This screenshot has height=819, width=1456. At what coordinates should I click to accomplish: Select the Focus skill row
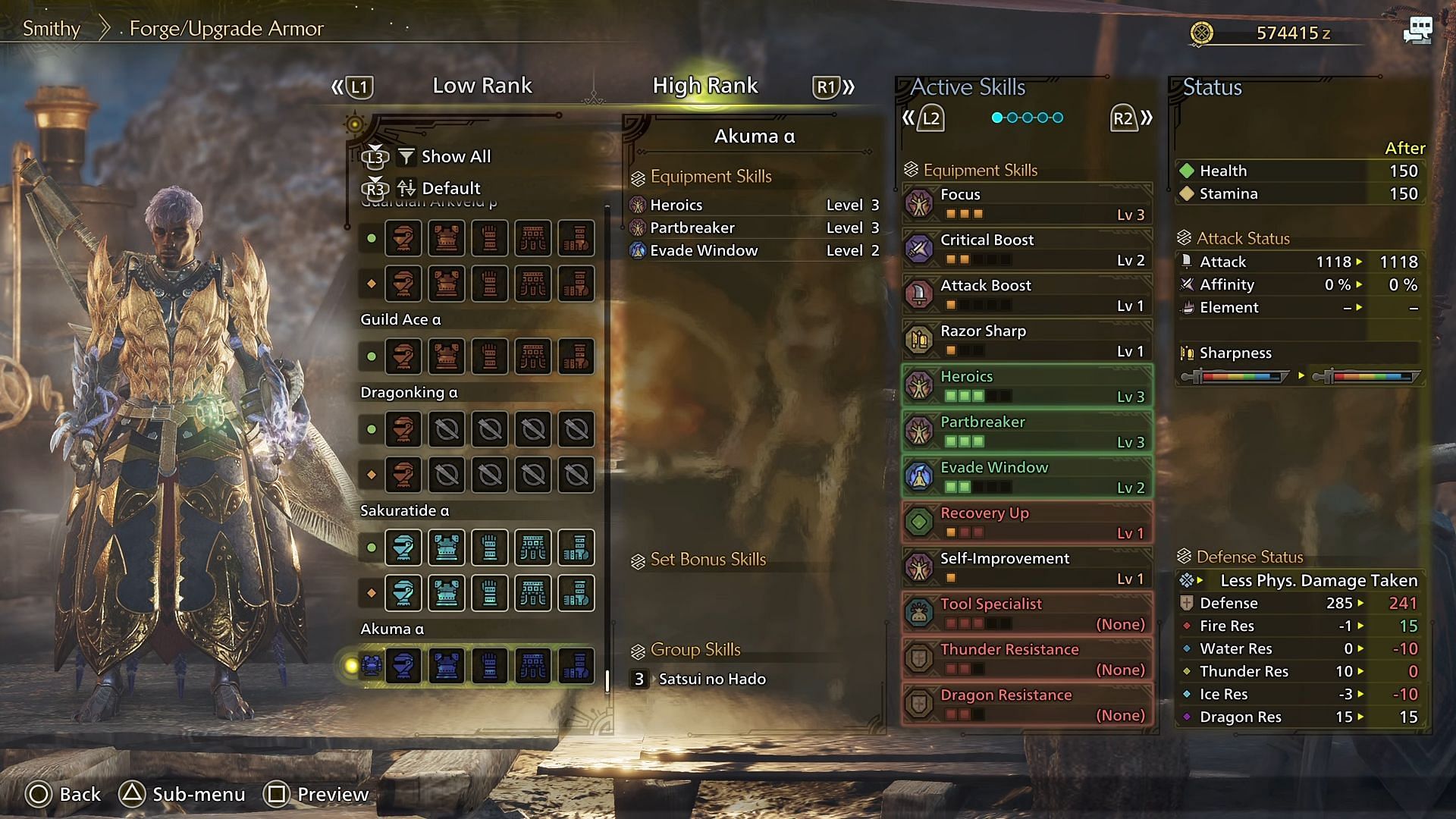(1027, 204)
